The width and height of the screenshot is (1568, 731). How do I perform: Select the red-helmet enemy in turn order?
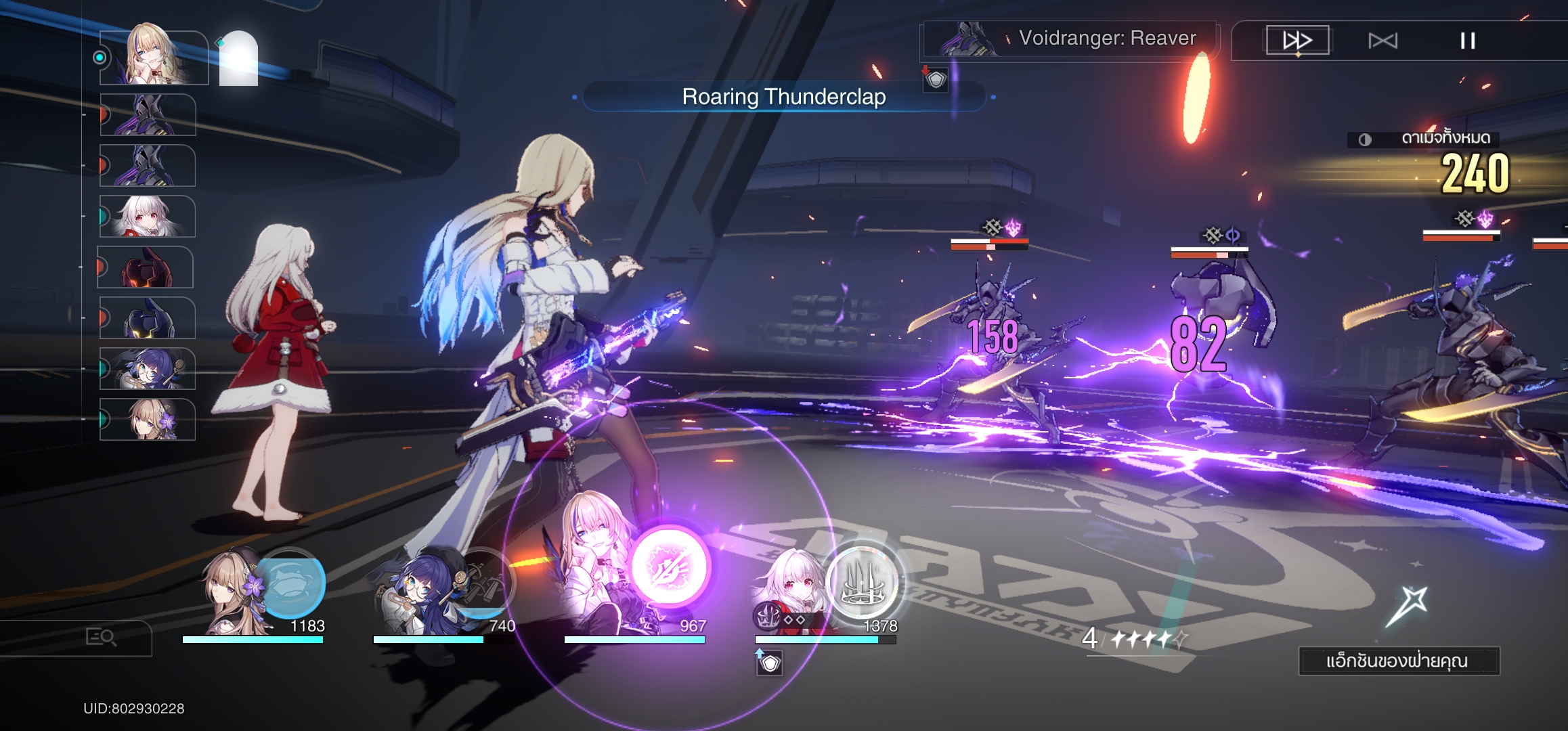click(146, 267)
